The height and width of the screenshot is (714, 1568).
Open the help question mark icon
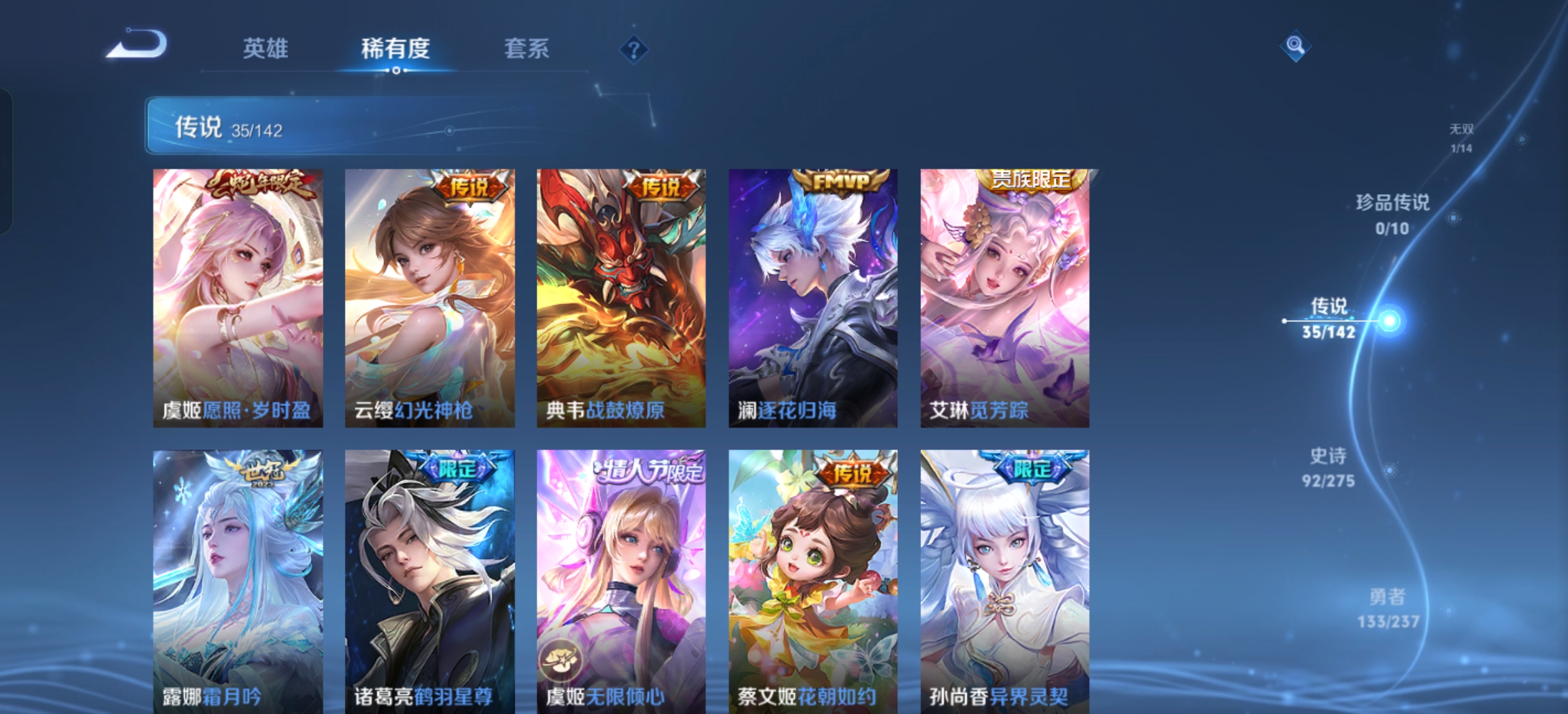pos(634,50)
